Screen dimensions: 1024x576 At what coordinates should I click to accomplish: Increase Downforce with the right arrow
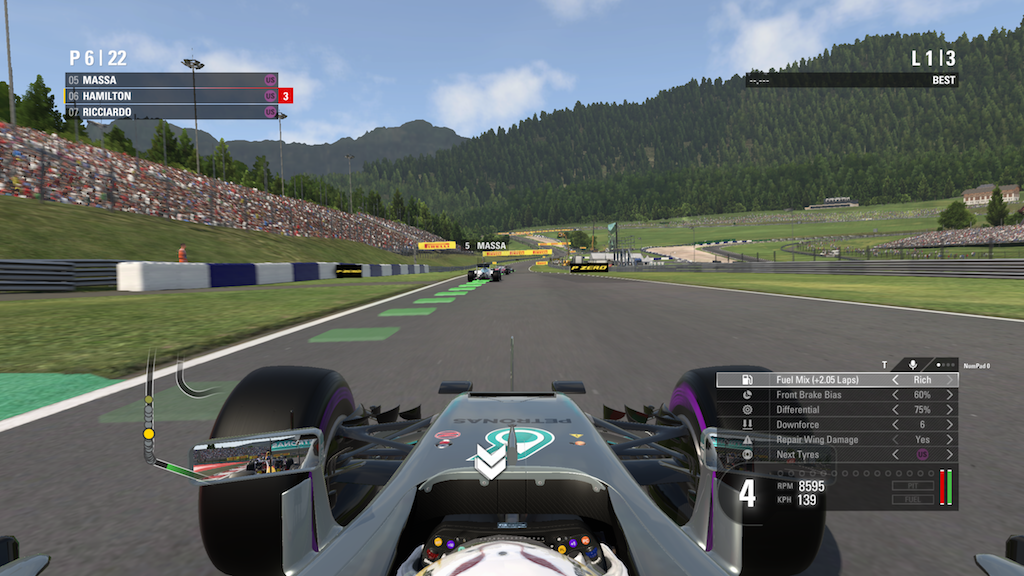pos(949,425)
